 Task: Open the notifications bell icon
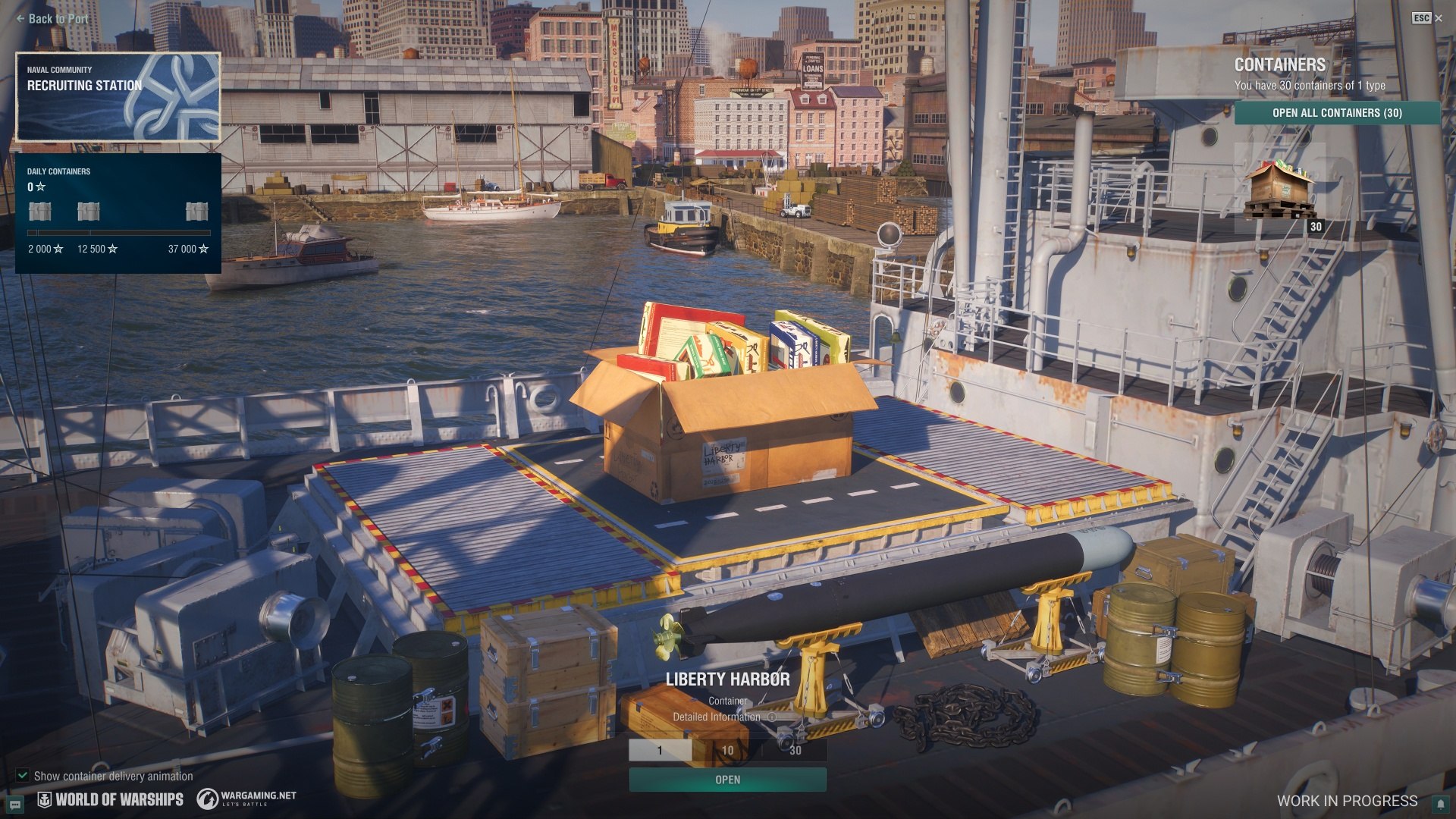pyautogui.click(x=1440, y=804)
